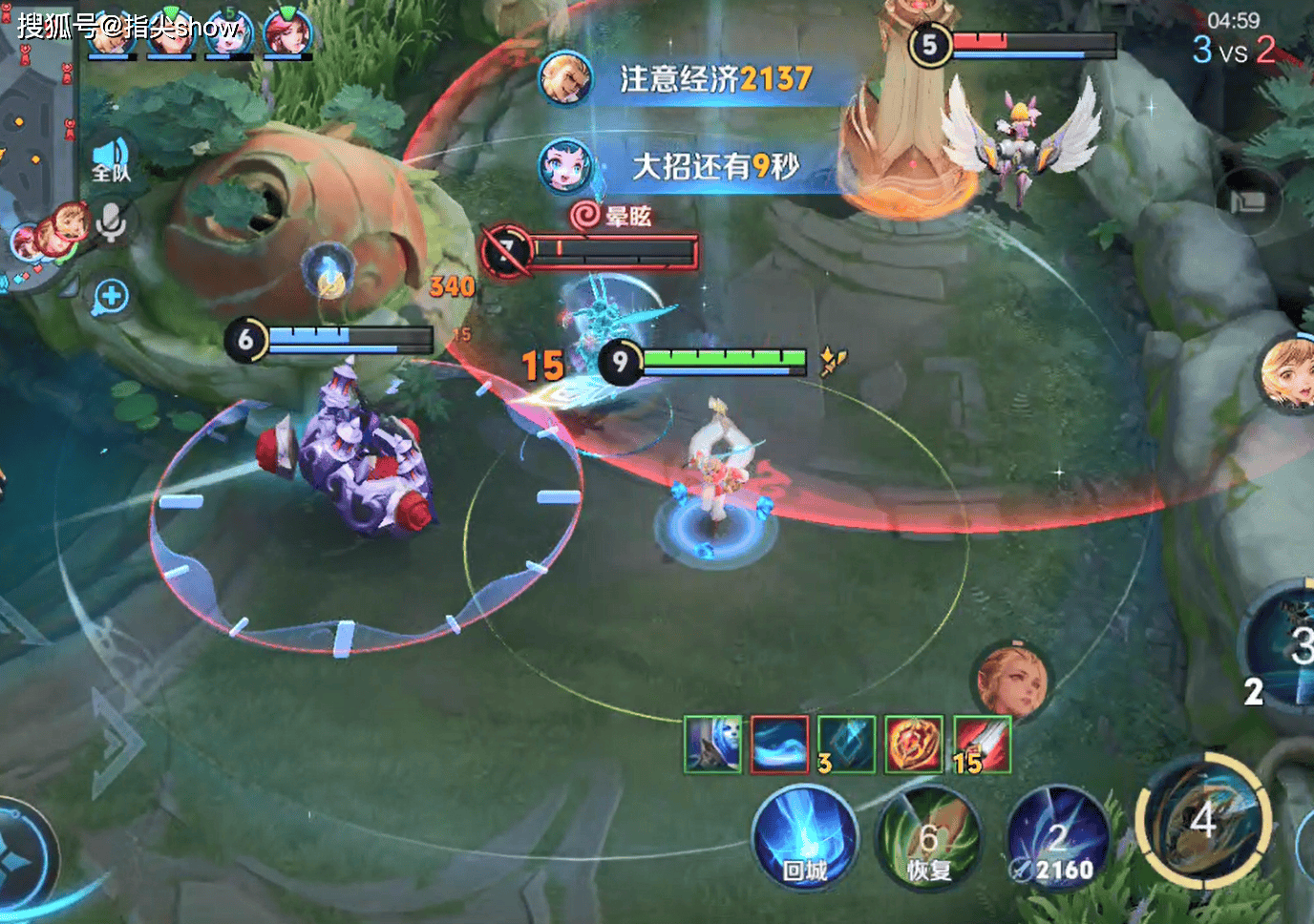Use the 恢复 restore skill
This screenshot has width=1314, height=924.
coord(928,839)
